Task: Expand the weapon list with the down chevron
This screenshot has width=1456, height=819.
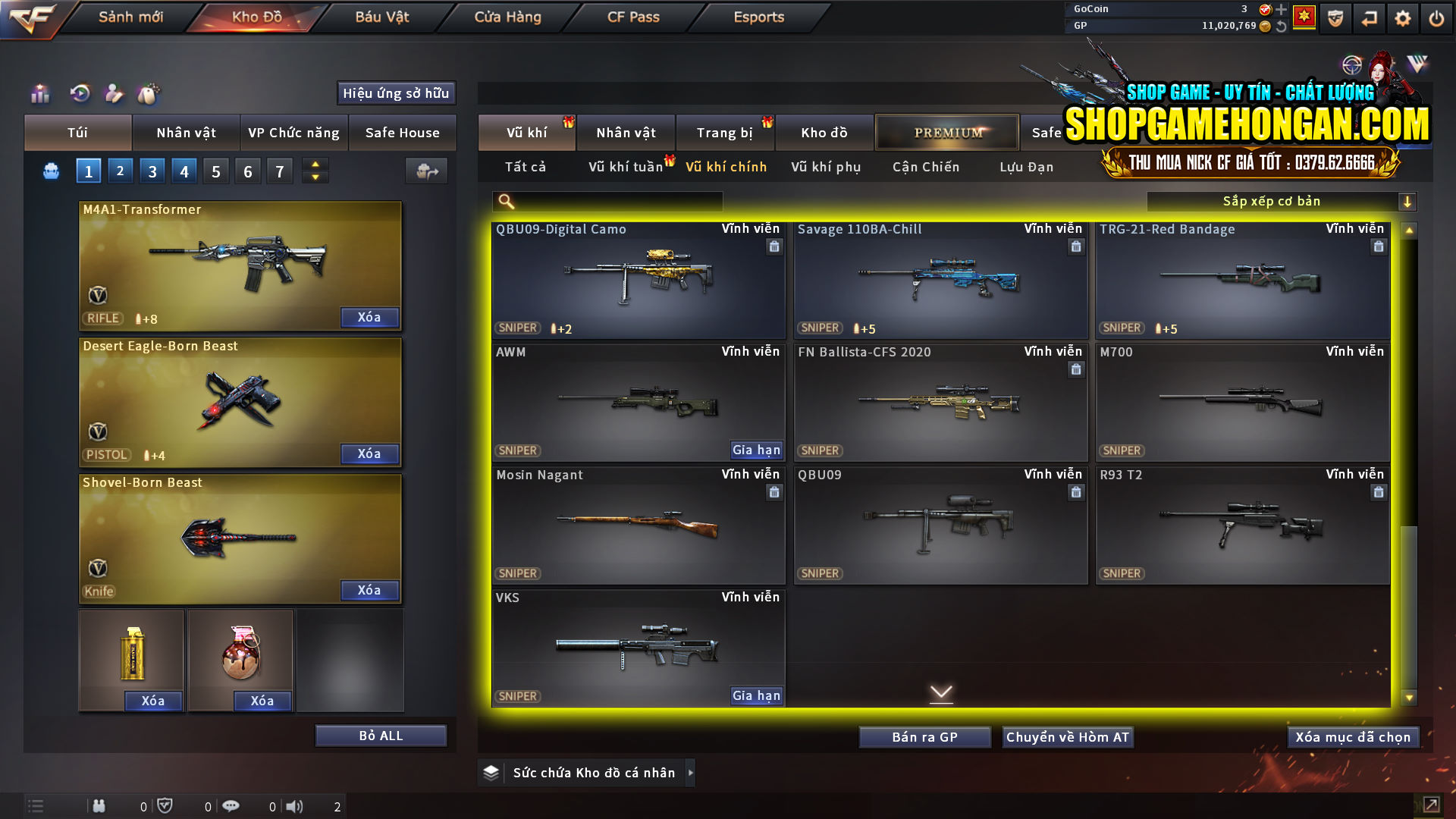Action: coord(941,693)
